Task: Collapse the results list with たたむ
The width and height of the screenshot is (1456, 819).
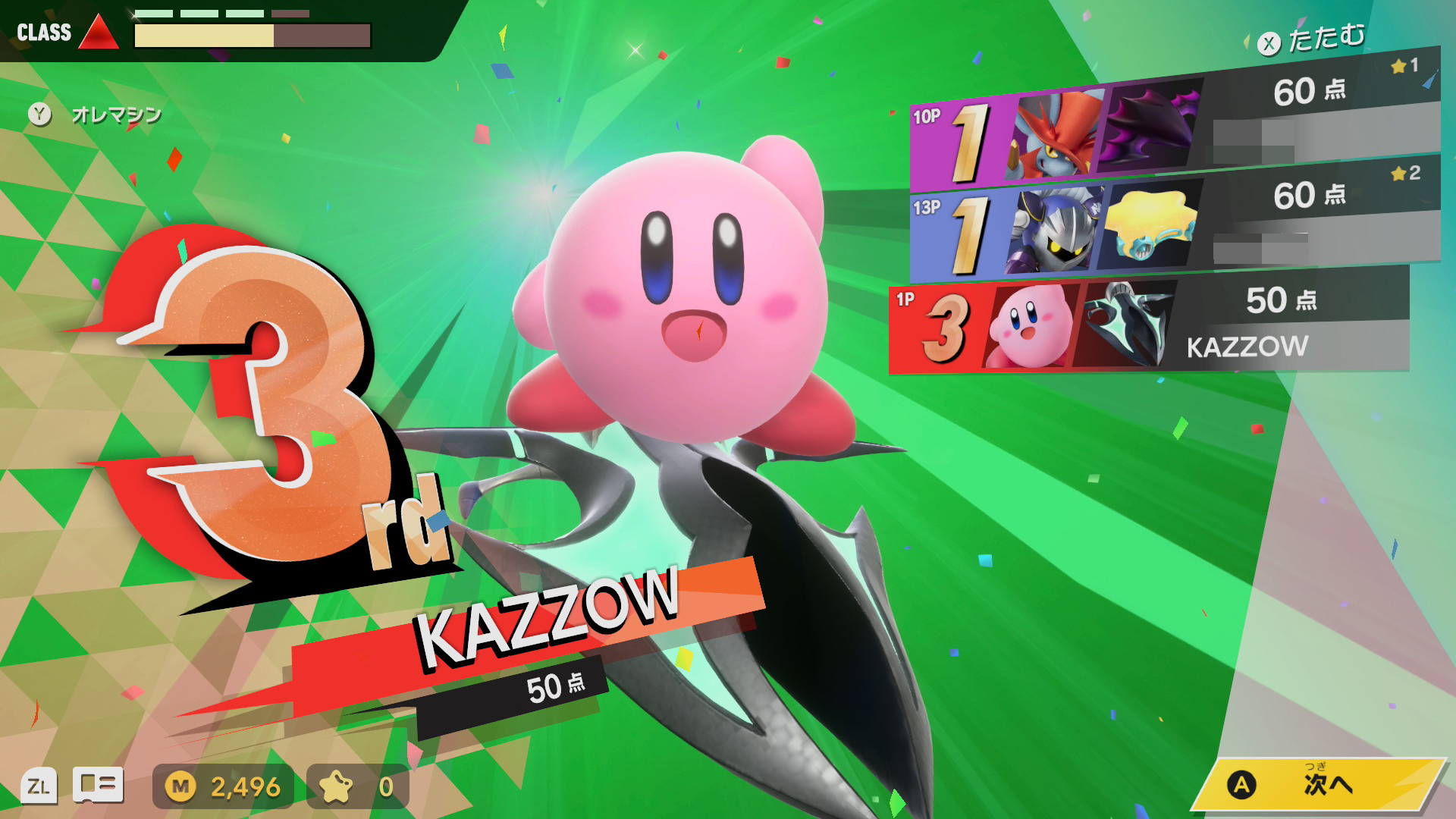Action: (x=1312, y=39)
